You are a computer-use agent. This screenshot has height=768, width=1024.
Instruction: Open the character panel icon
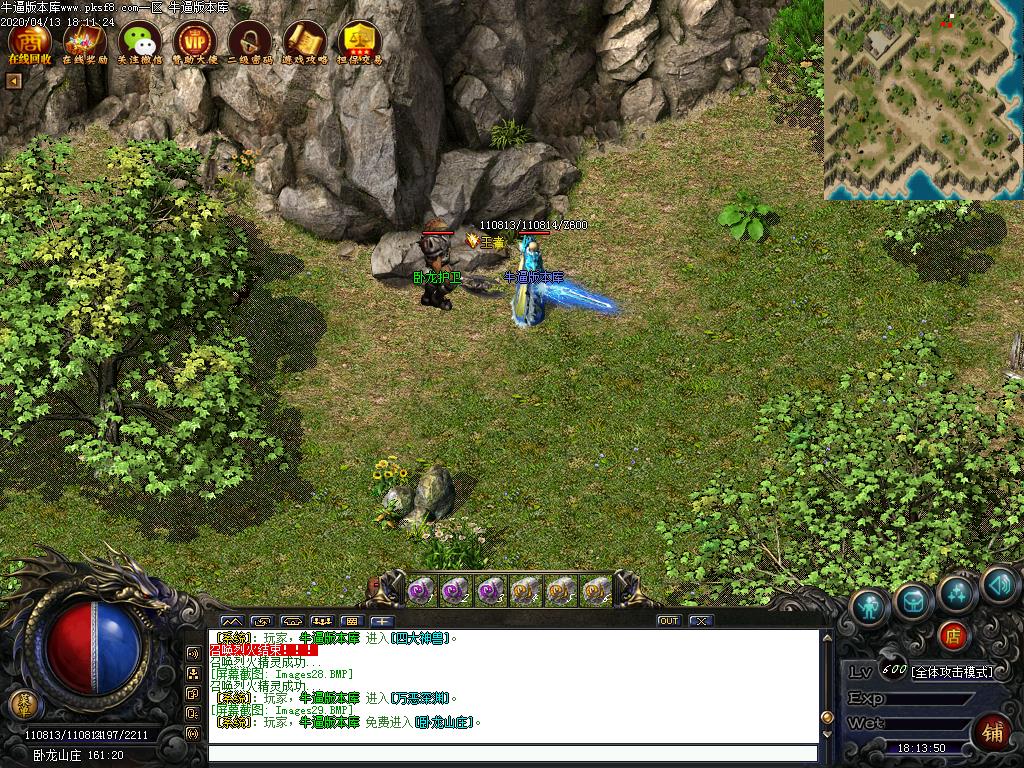click(x=870, y=606)
